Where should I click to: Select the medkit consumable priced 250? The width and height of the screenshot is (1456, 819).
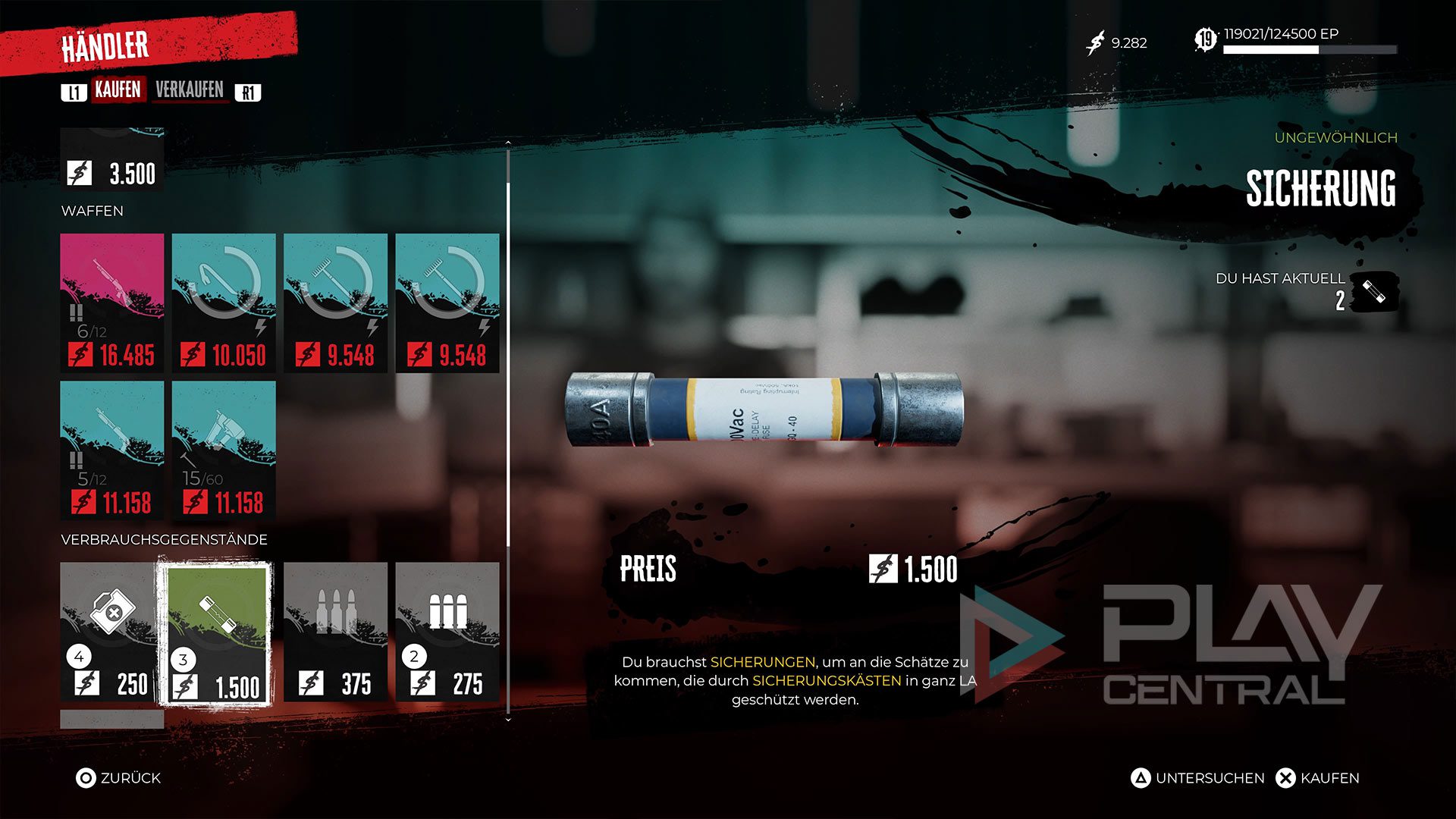coord(112,632)
